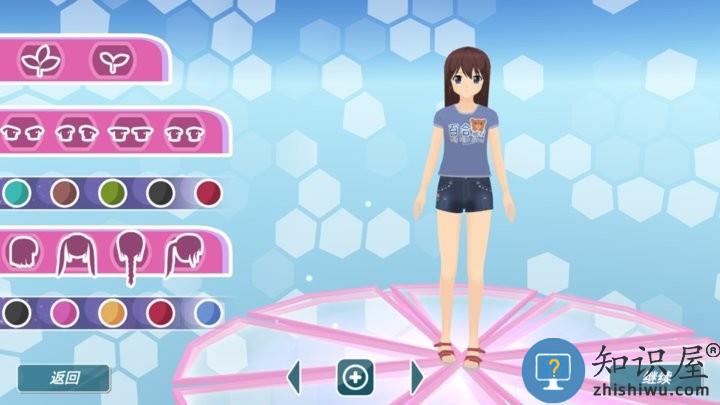The image size is (720, 405).
Task: Choose the brown eye color swatch
Action: (x=65, y=192)
